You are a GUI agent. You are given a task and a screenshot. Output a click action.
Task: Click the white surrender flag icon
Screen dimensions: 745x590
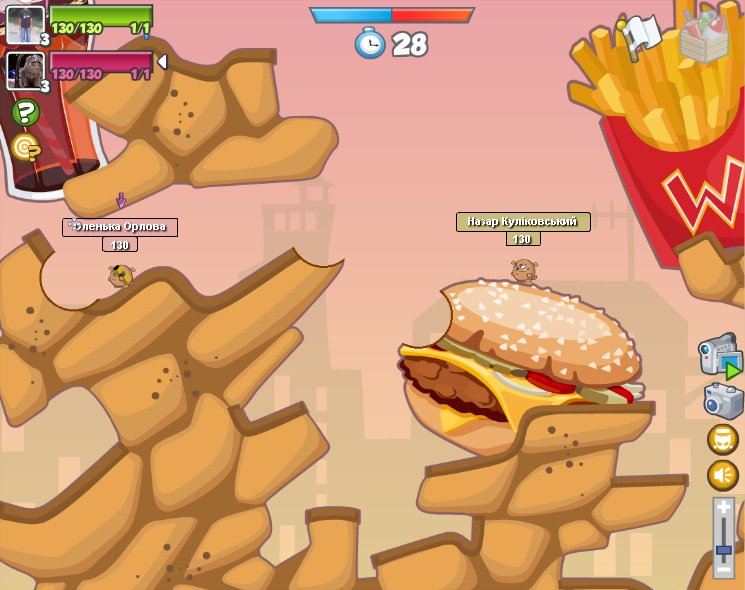(x=640, y=35)
